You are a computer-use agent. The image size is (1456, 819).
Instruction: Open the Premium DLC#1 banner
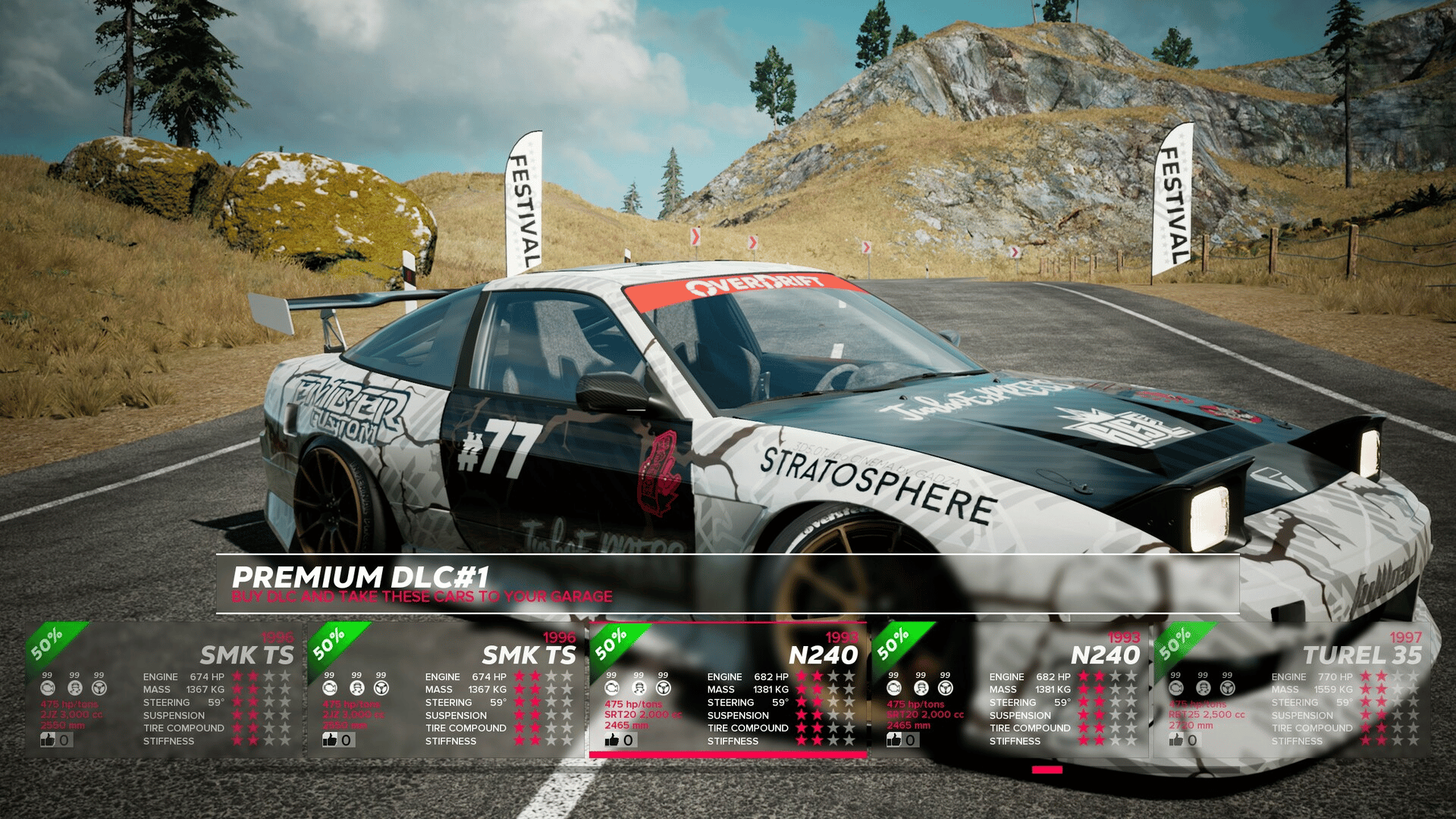(726, 584)
